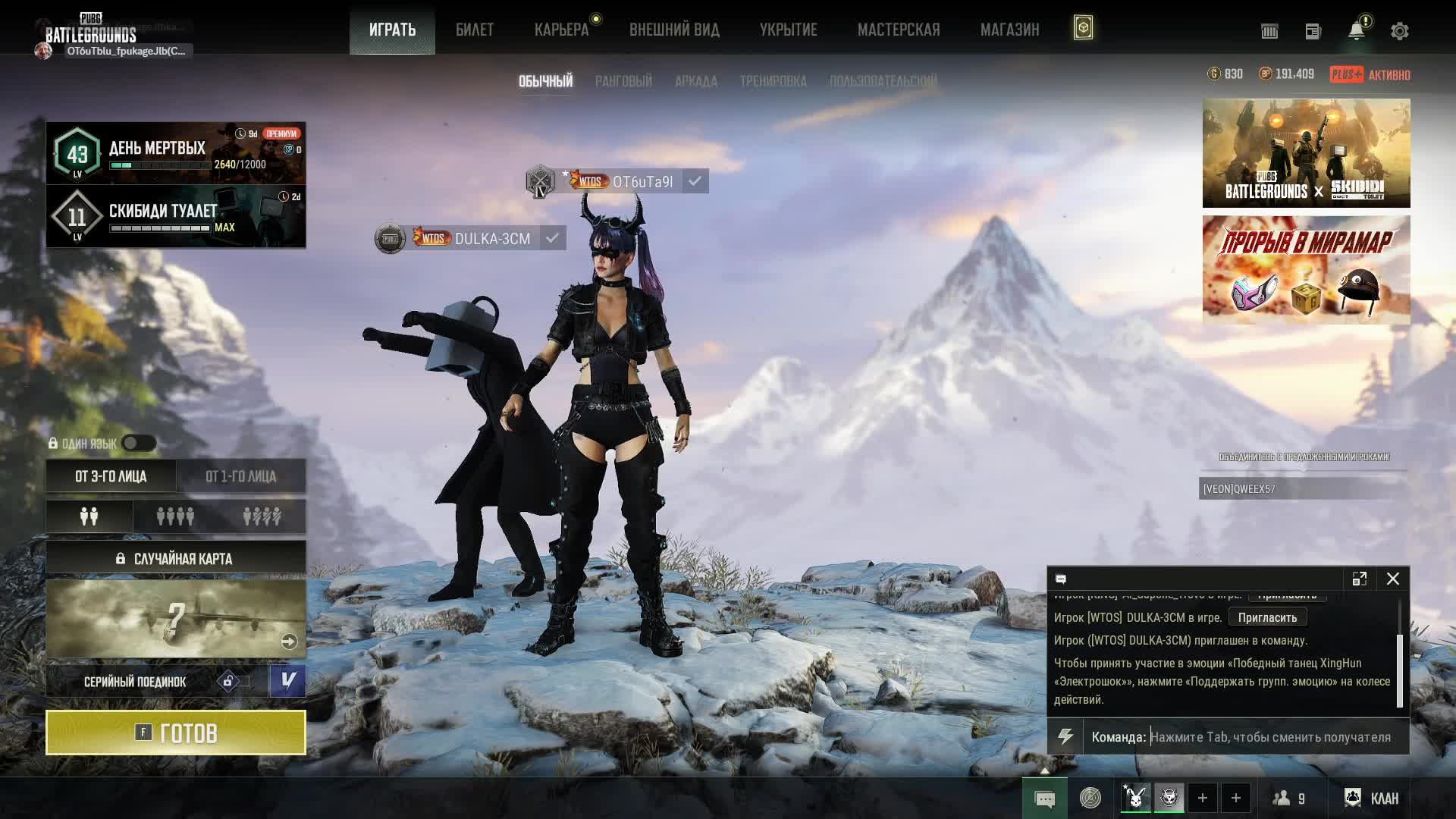Open the МАГАЗИН store tab
The image size is (1456, 819).
pyautogui.click(x=1009, y=30)
